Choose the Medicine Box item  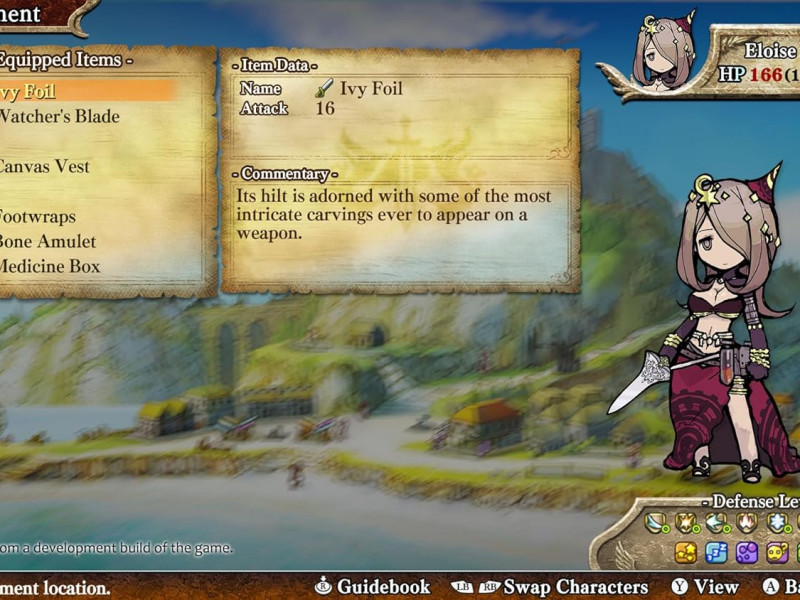click(x=48, y=267)
